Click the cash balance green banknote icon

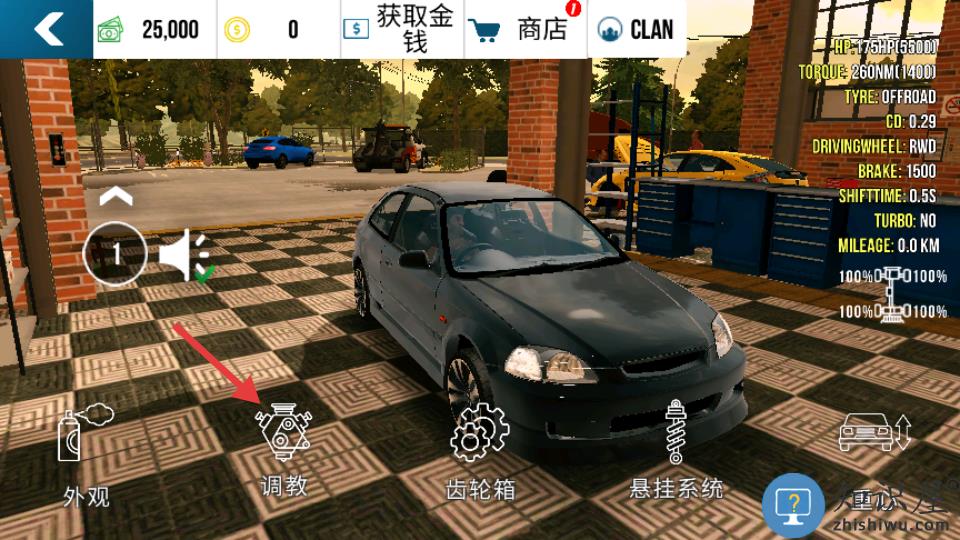[x=110, y=30]
